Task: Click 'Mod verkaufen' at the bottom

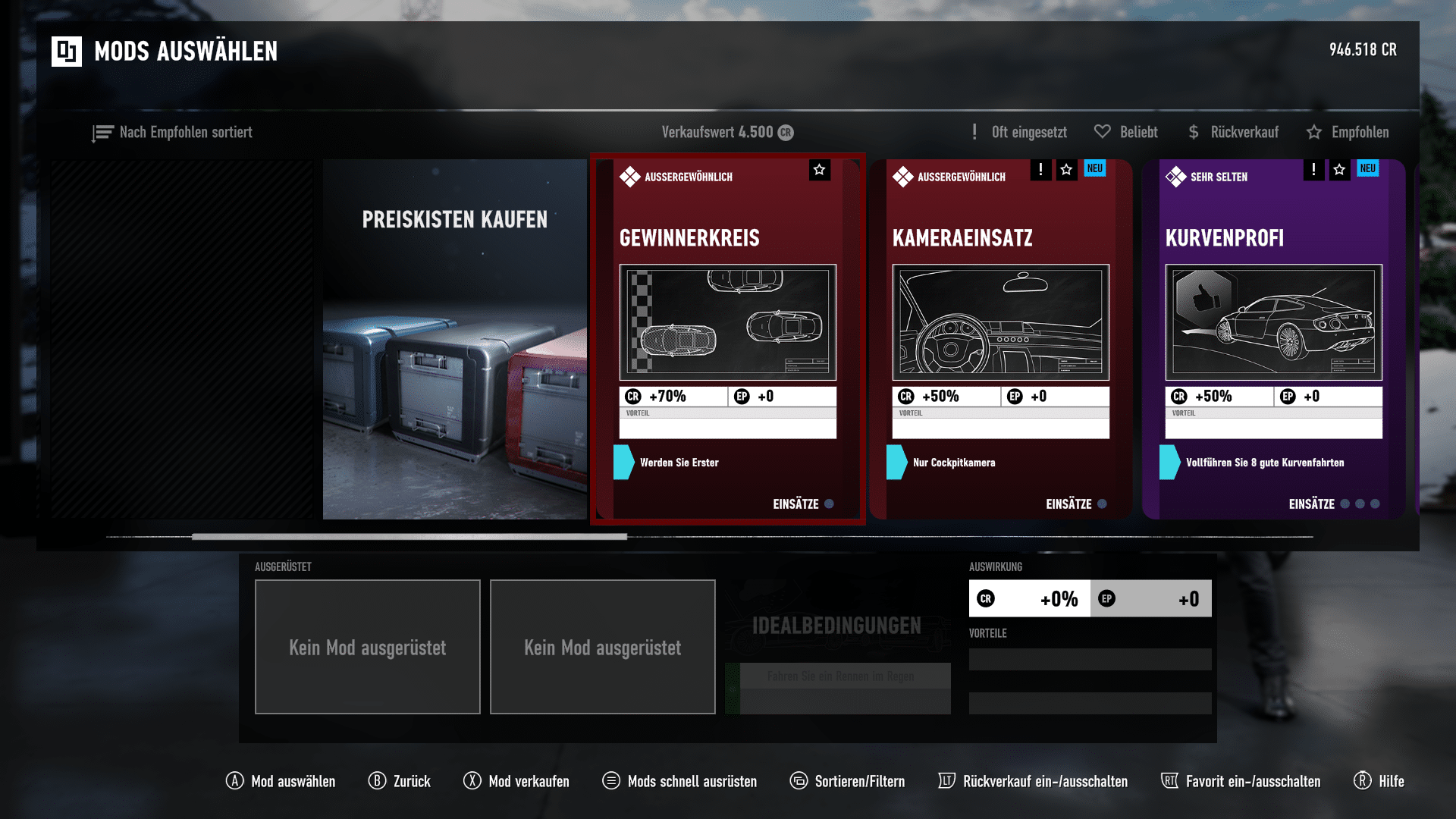Action: tap(516, 781)
